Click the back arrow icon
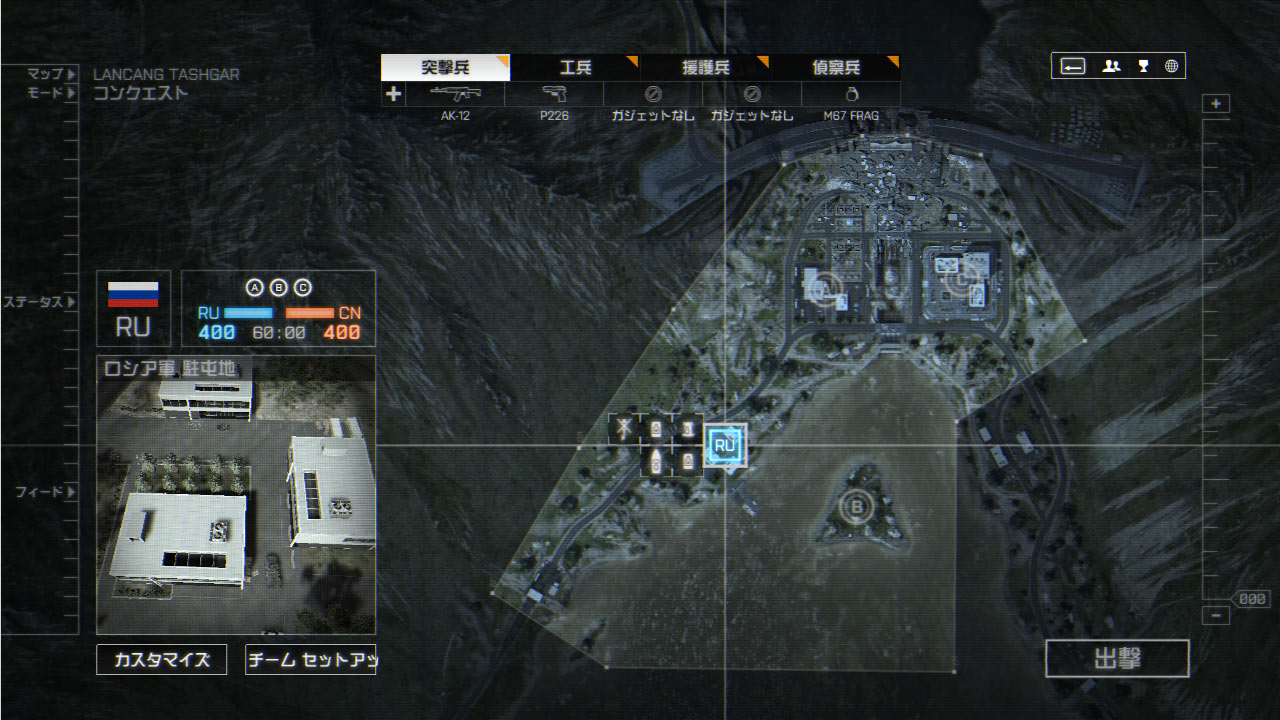 [1073, 66]
